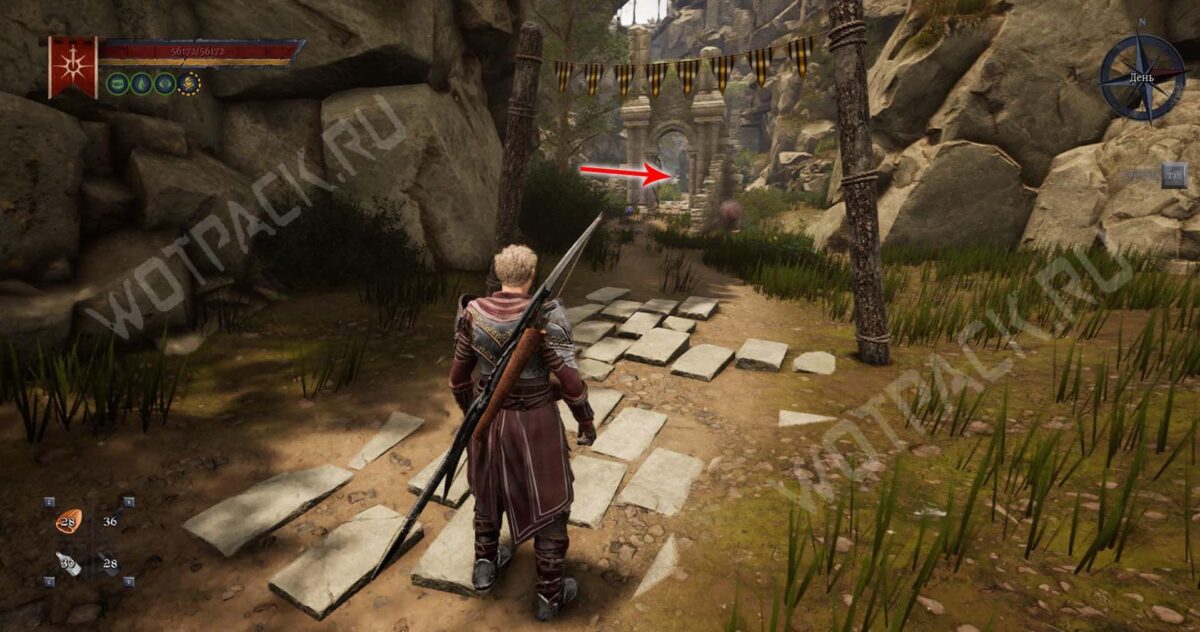This screenshot has height=632, width=1200.
Task: Use the white bottle quick-slot item
Action: 68,563
